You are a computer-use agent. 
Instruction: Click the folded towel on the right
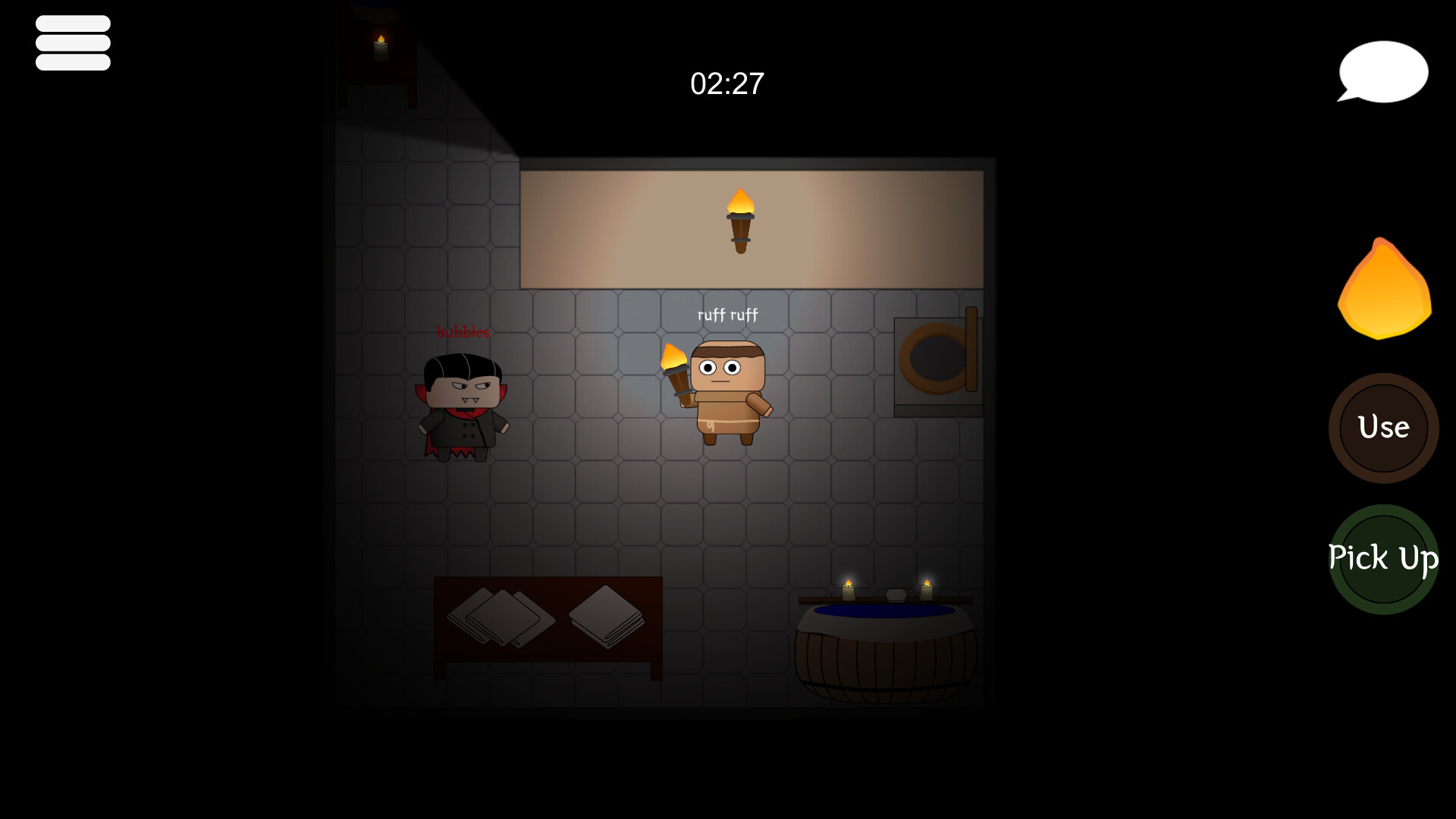(x=605, y=618)
